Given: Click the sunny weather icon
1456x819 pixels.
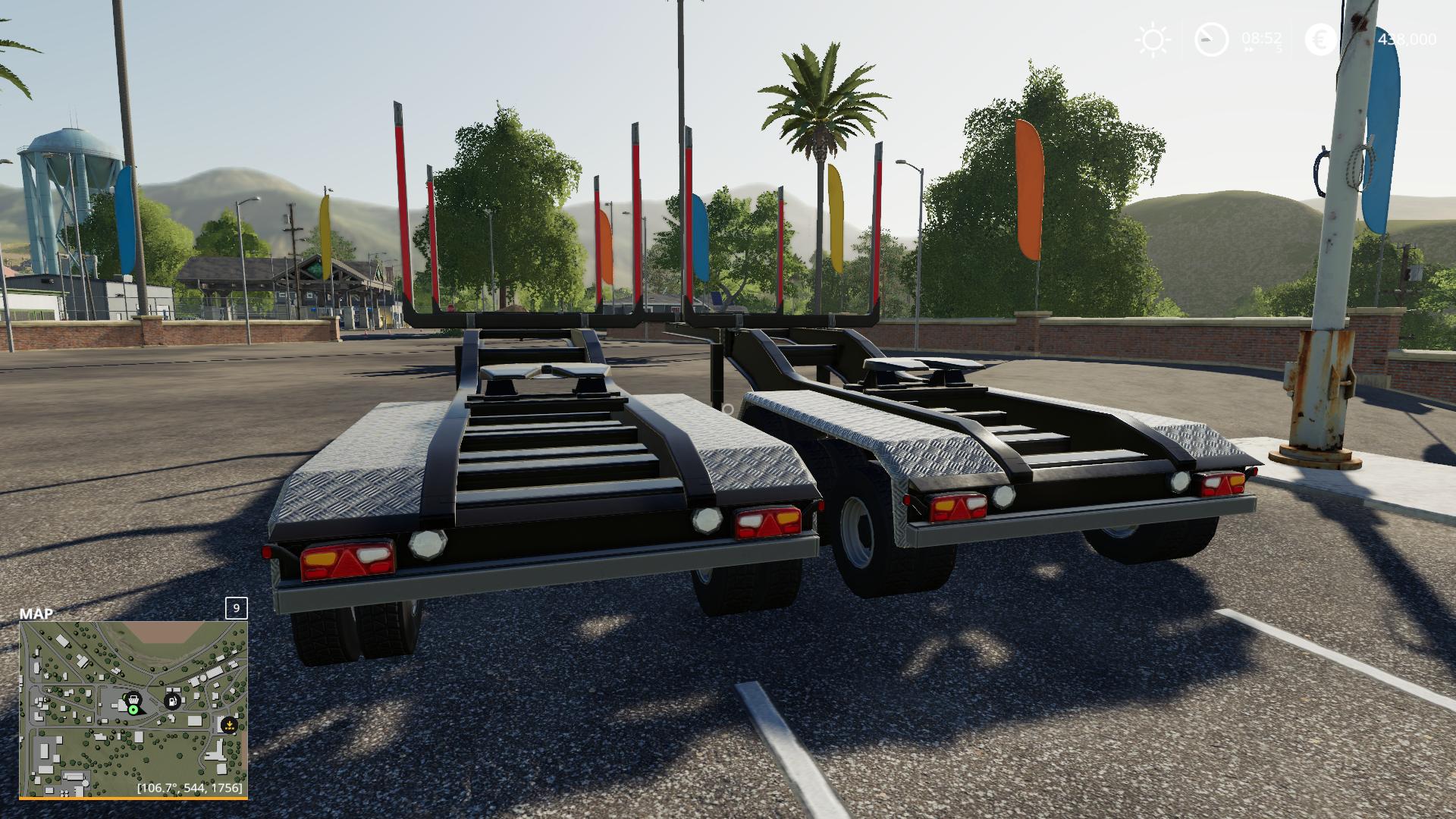Looking at the screenshot, I should click(x=1153, y=39).
